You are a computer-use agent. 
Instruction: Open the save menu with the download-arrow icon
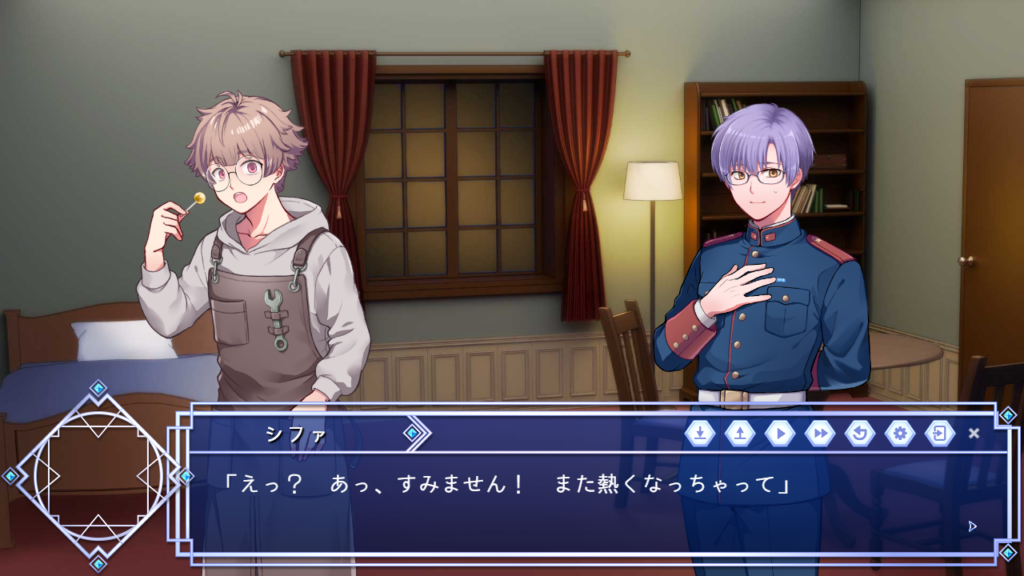click(x=700, y=433)
